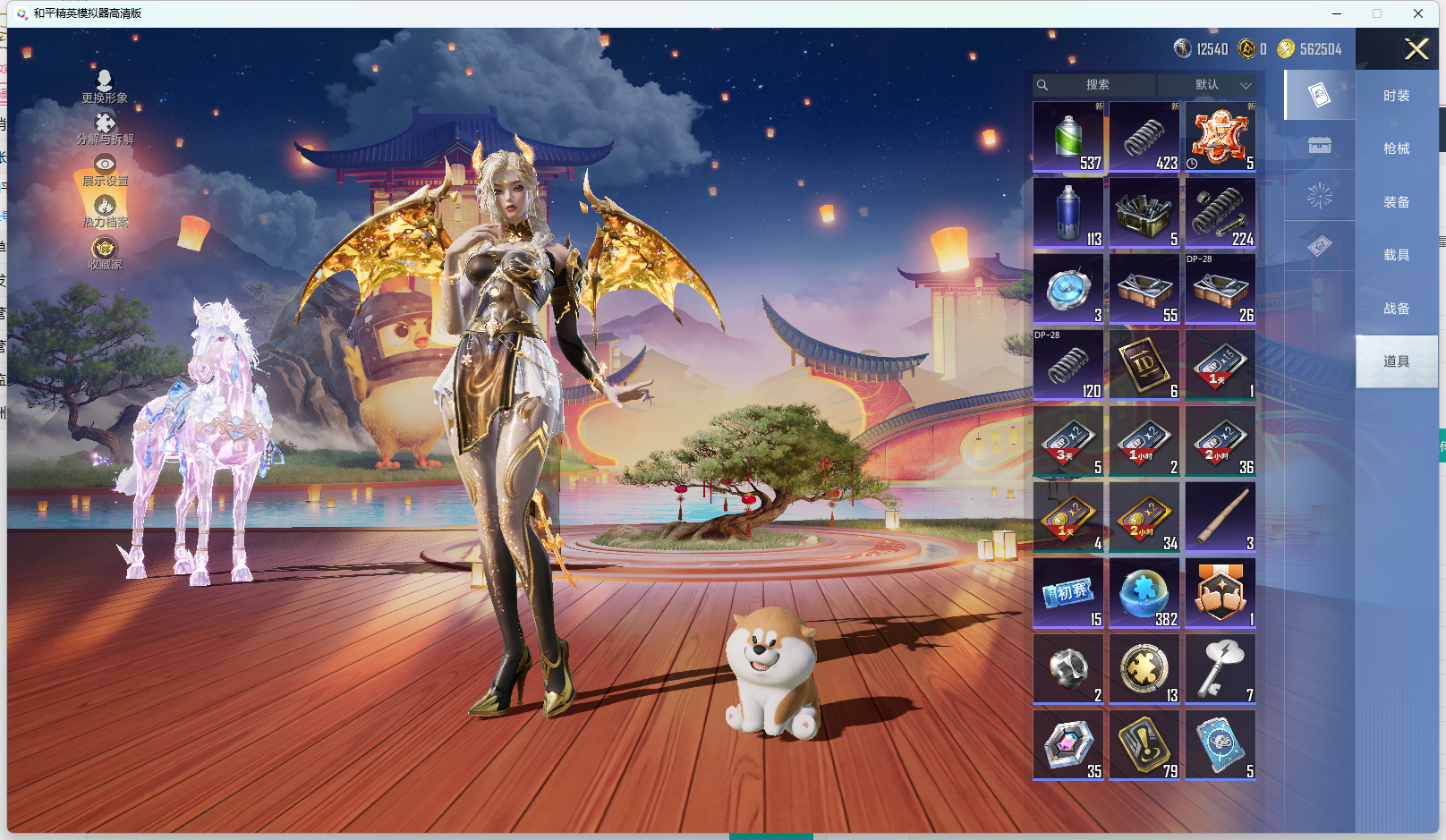Select the 装备 category tab
This screenshot has width=1446, height=840.
[x=1396, y=202]
